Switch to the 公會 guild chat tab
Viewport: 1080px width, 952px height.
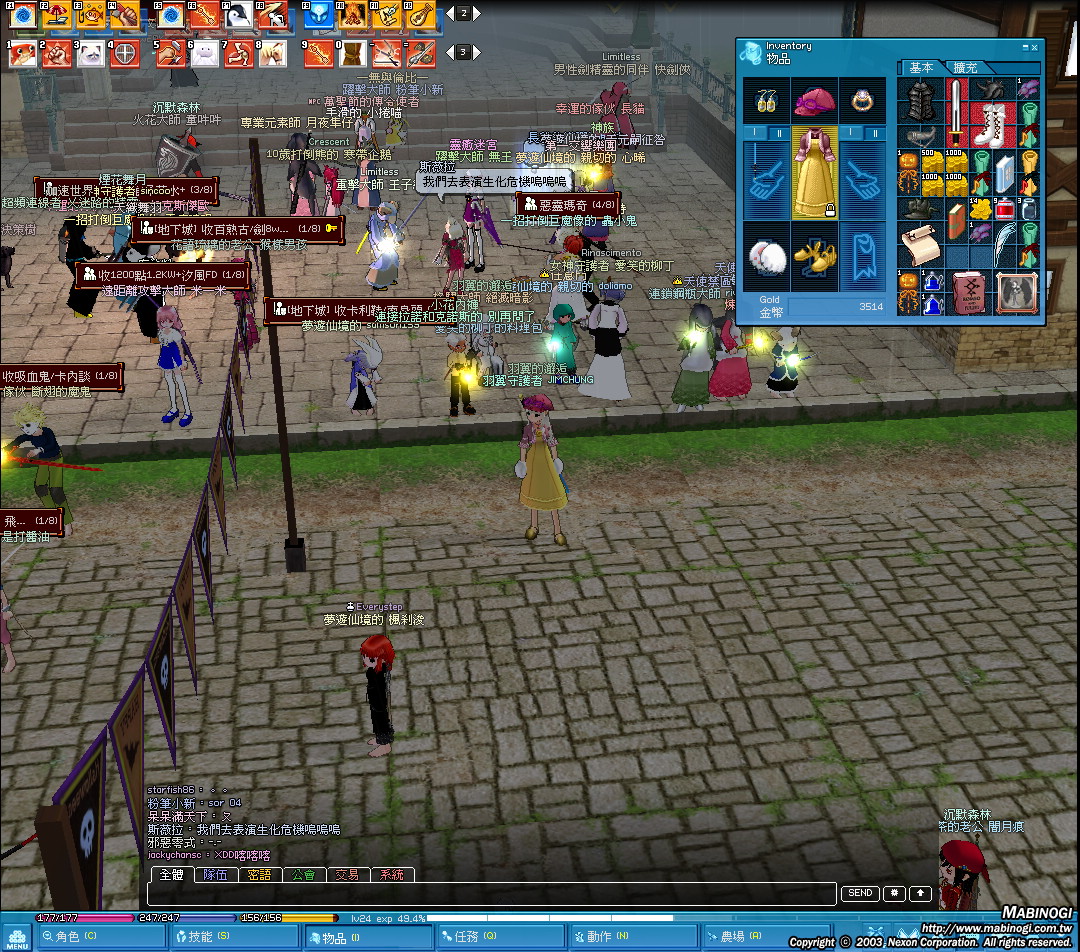pos(303,875)
